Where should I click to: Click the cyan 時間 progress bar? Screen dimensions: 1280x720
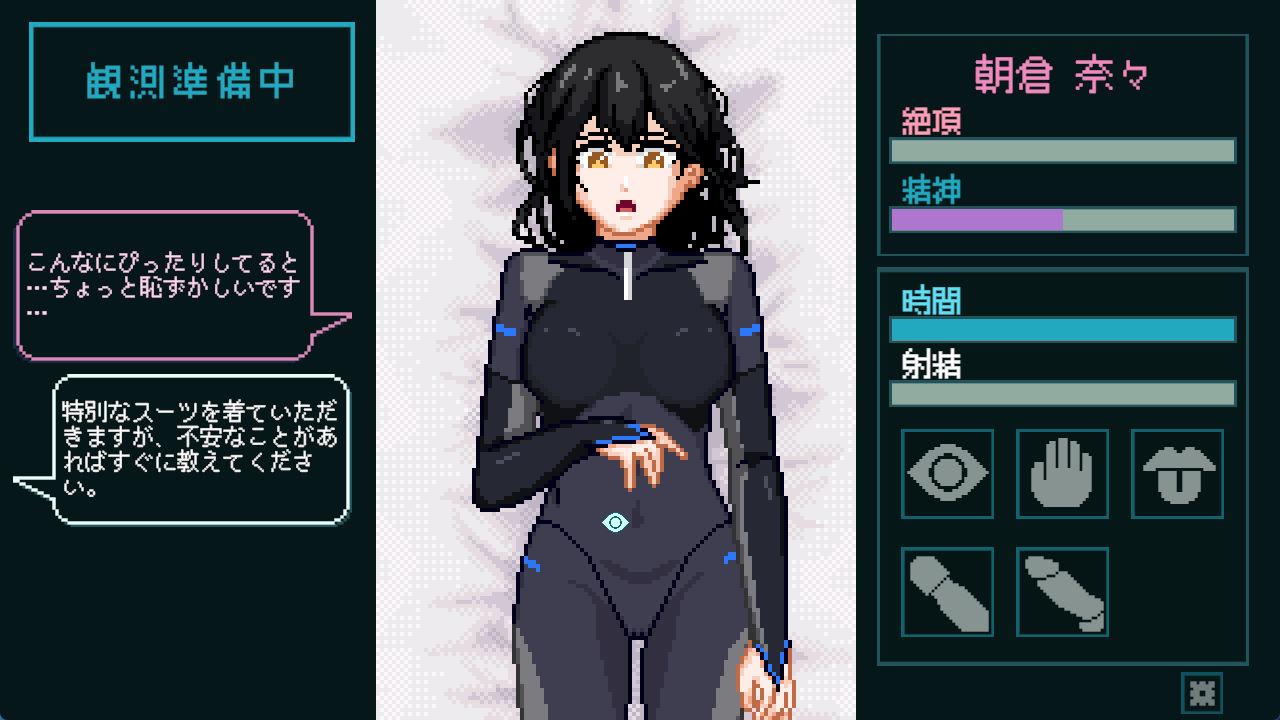[1062, 329]
